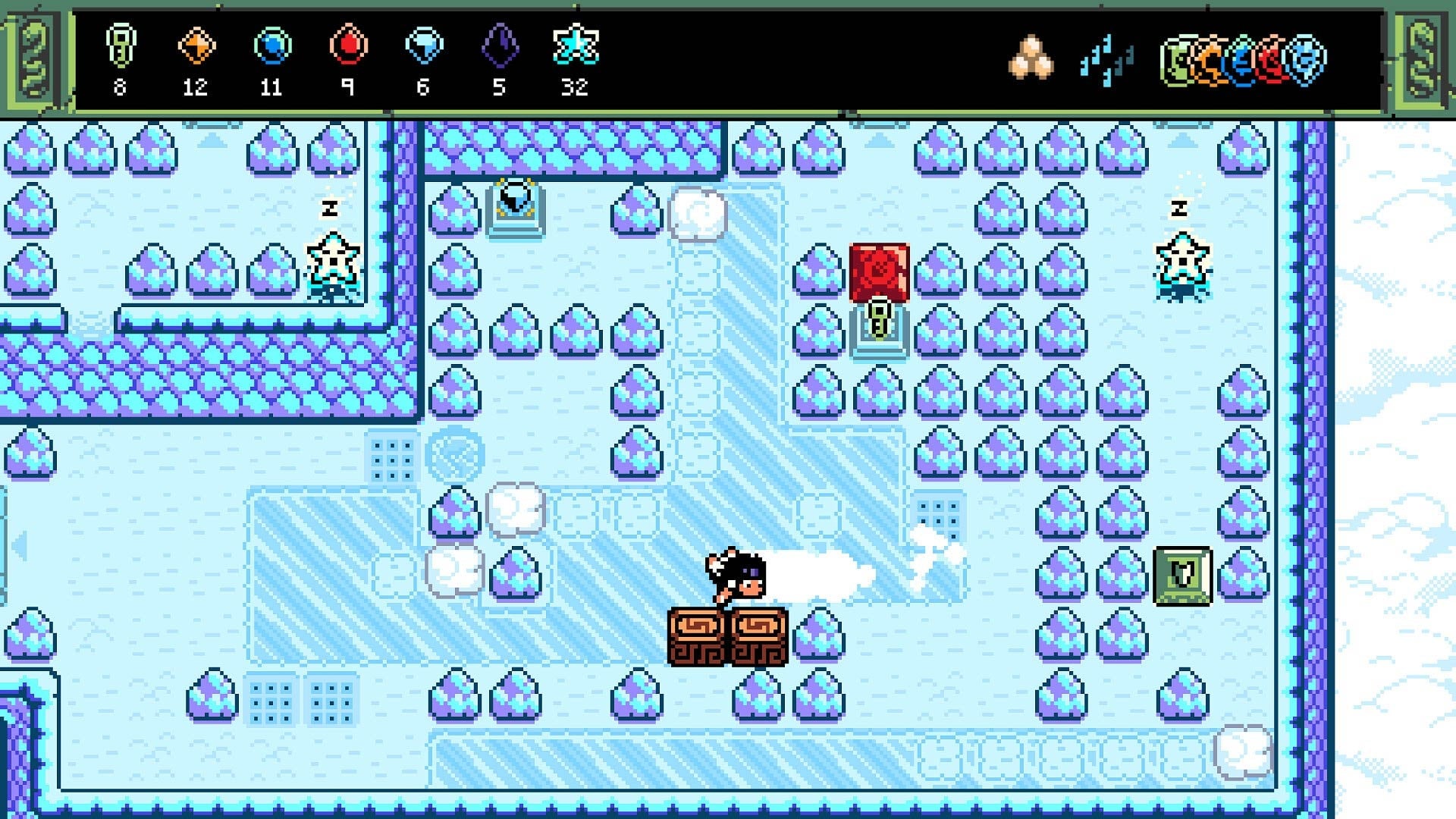Click the blue orb counter icon

click(x=273, y=47)
